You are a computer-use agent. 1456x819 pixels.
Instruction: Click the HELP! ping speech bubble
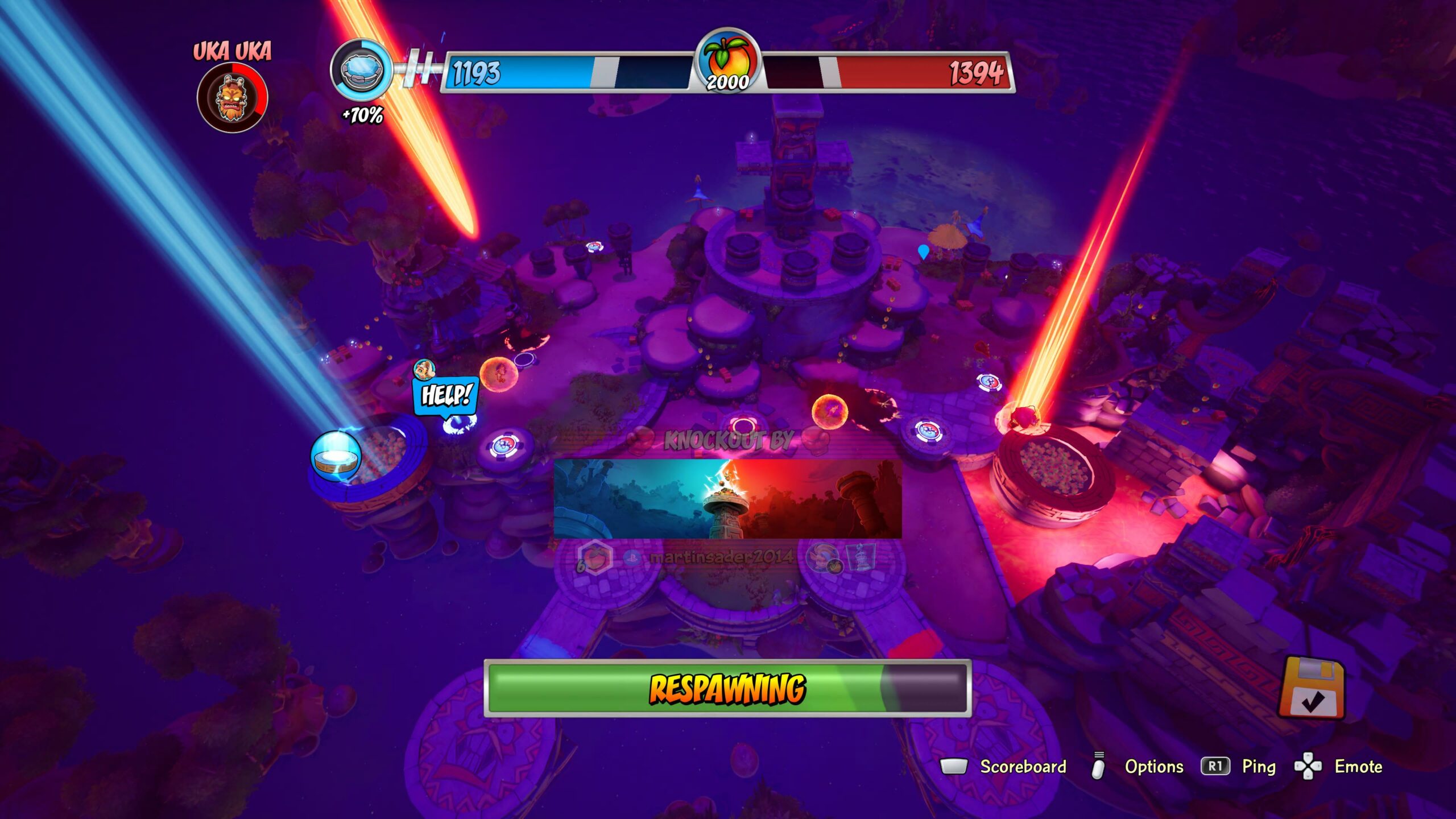click(446, 395)
